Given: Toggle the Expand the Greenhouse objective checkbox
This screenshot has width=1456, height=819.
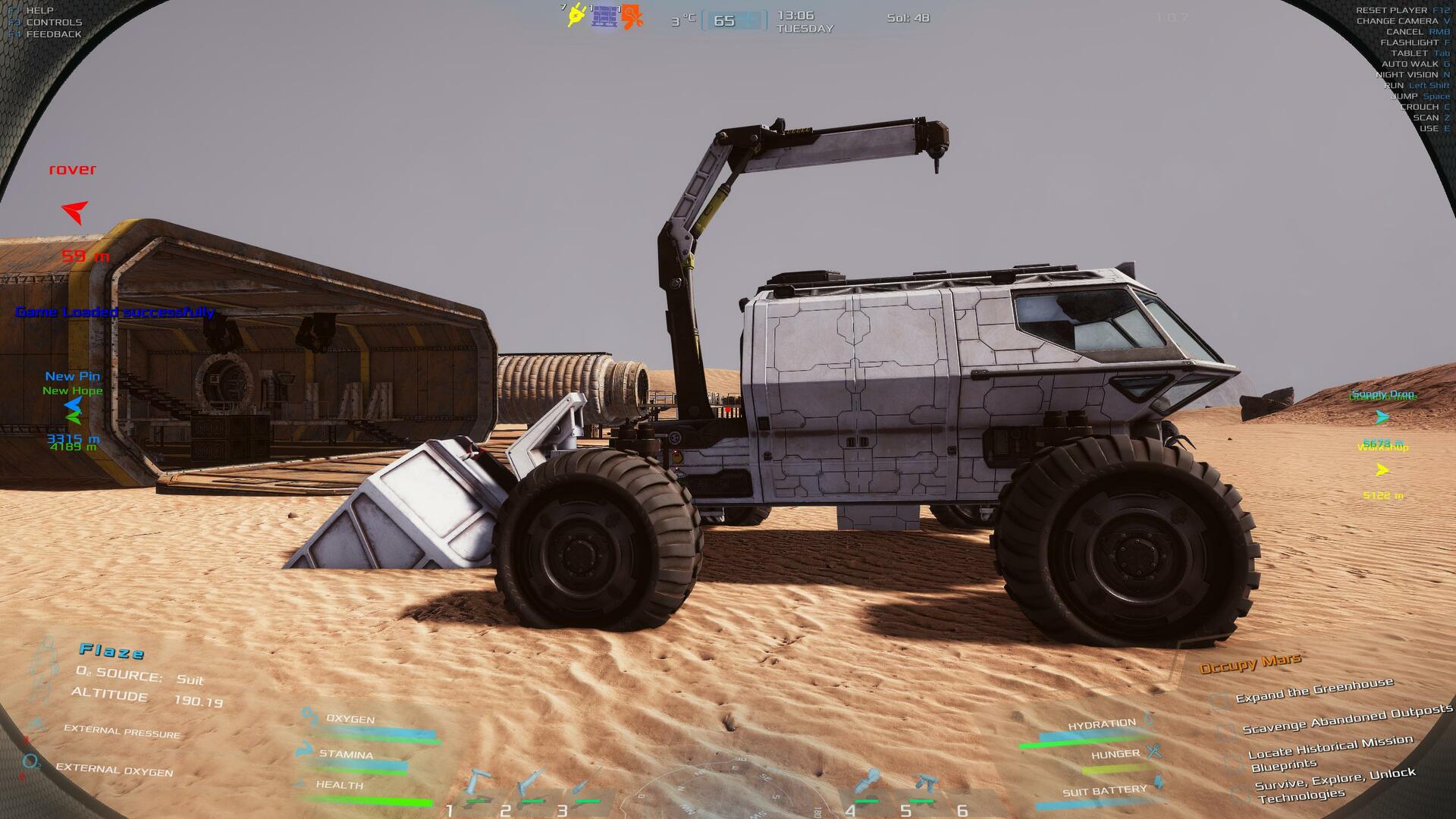Looking at the screenshot, I should click(x=1219, y=701).
